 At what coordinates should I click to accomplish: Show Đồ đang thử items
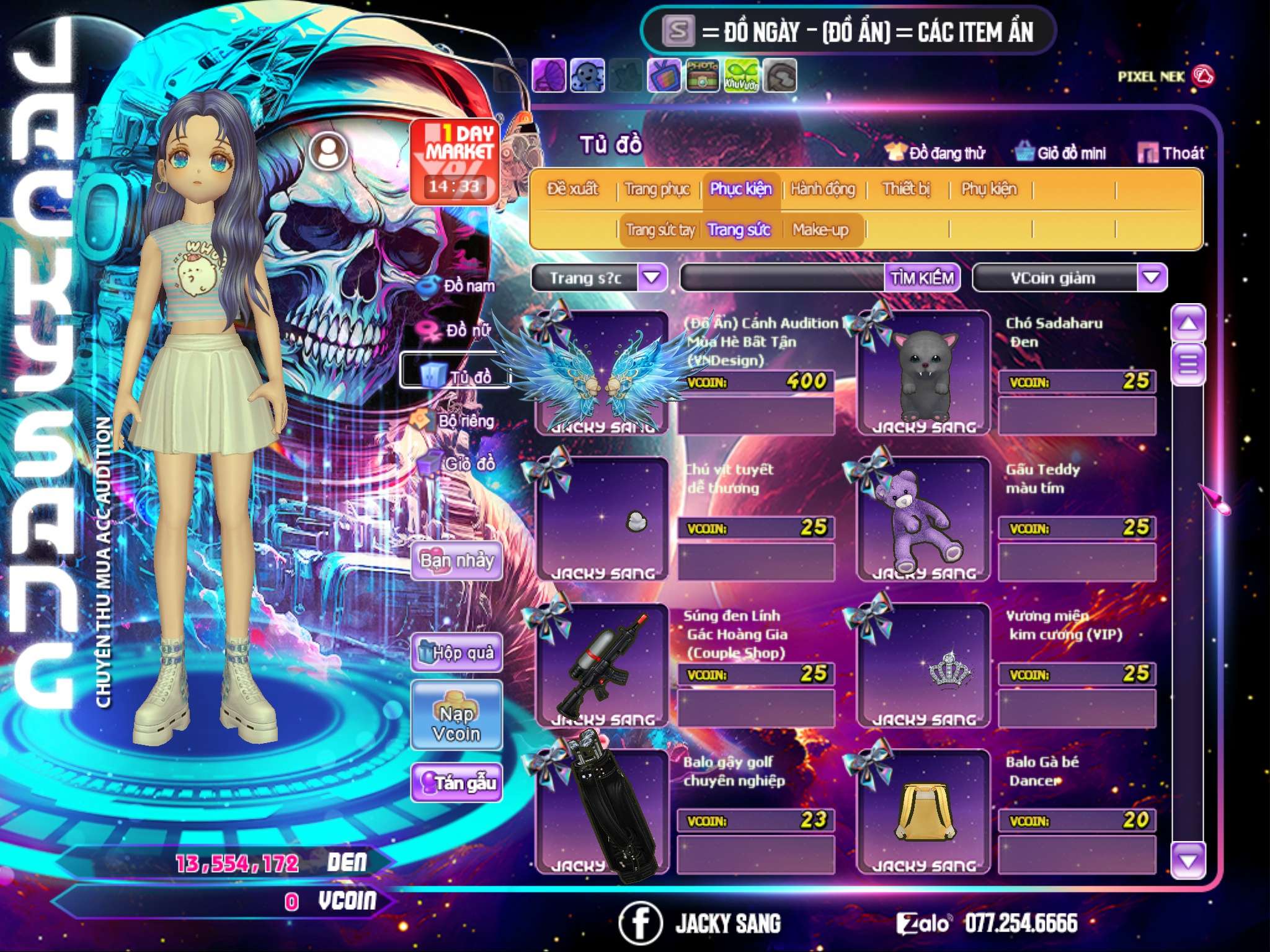(x=936, y=153)
